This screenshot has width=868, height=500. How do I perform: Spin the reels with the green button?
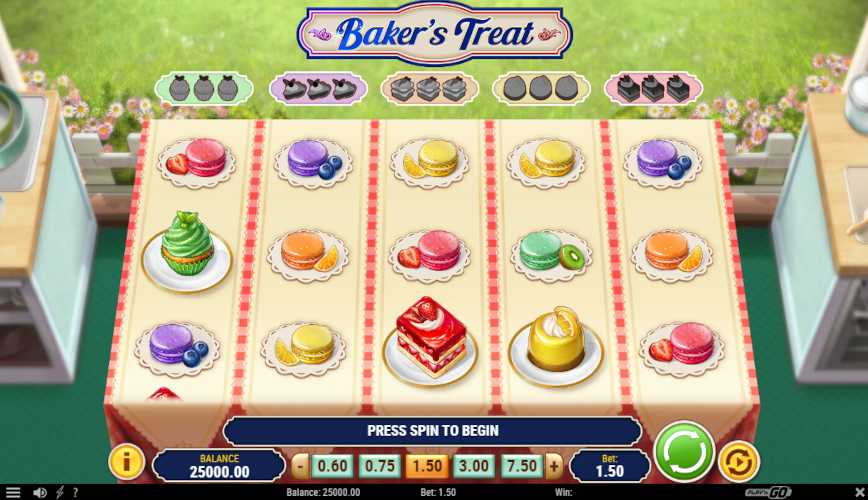pos(684,452)
